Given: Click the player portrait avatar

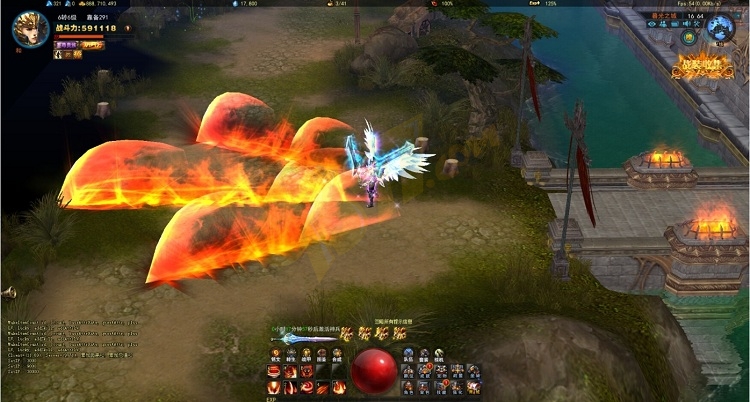Looking at the screenshot, I should (x=29, y=29).
